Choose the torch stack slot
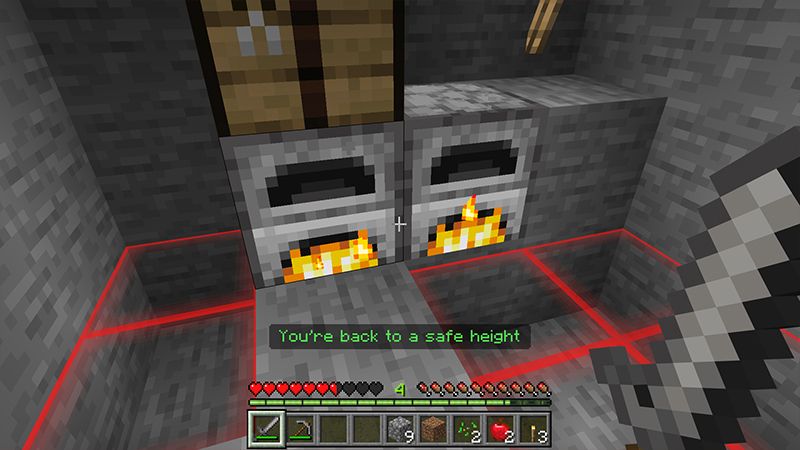The width and height of the screenshot is (800, 450). tap(532, 428)
